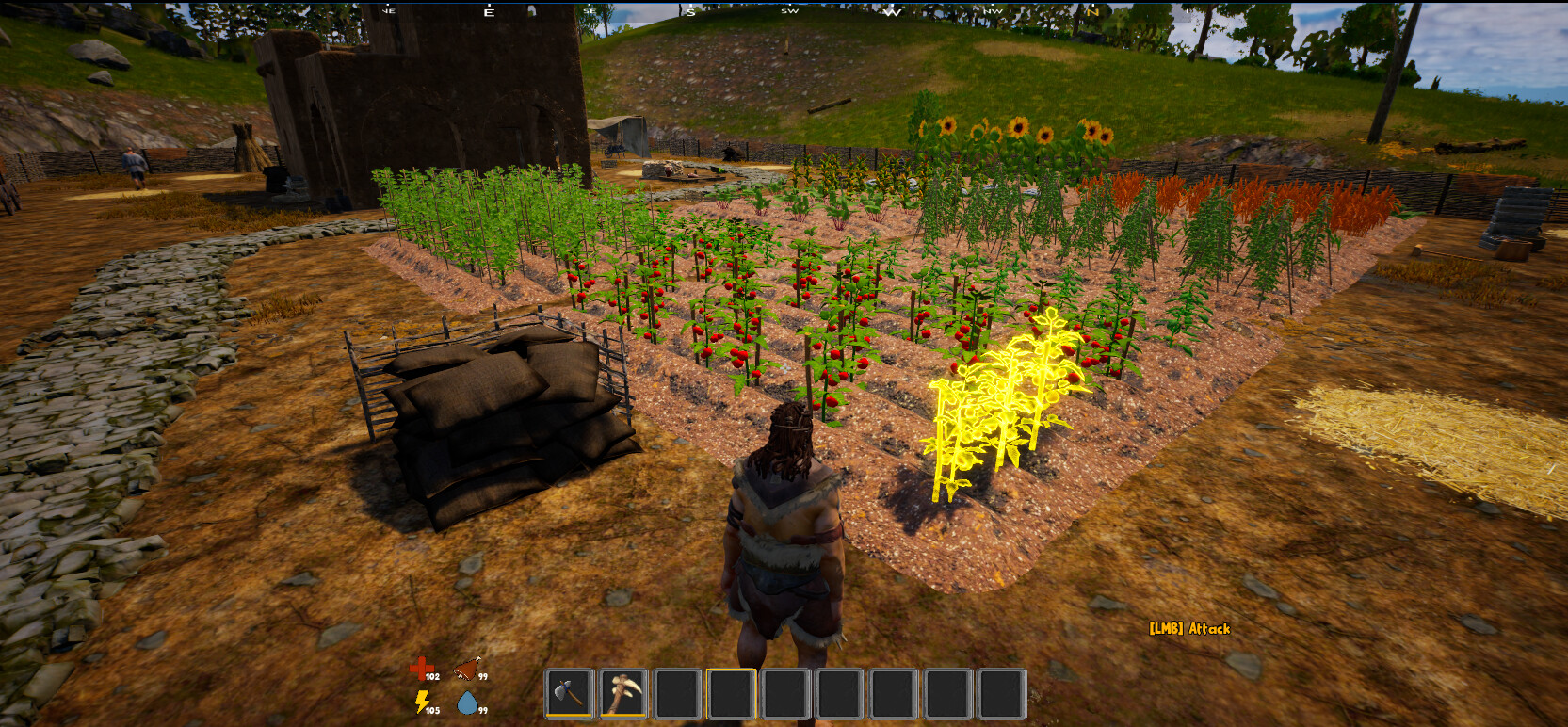Click the blue water droplet icon
Screen dimensions: 1568x727
(x=469, y=702)
